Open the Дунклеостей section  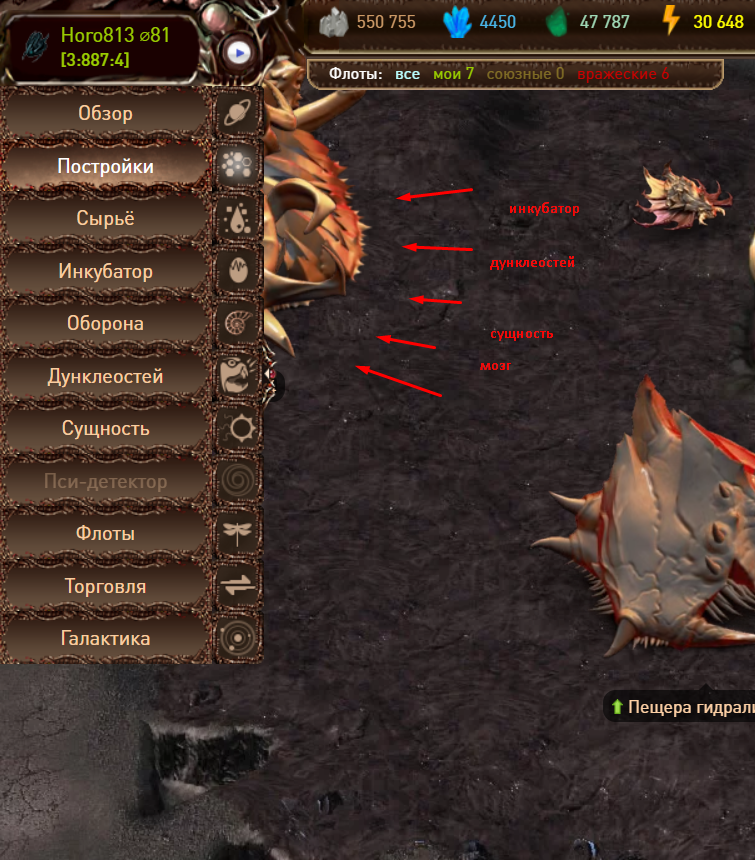click(x=105, y=377)
